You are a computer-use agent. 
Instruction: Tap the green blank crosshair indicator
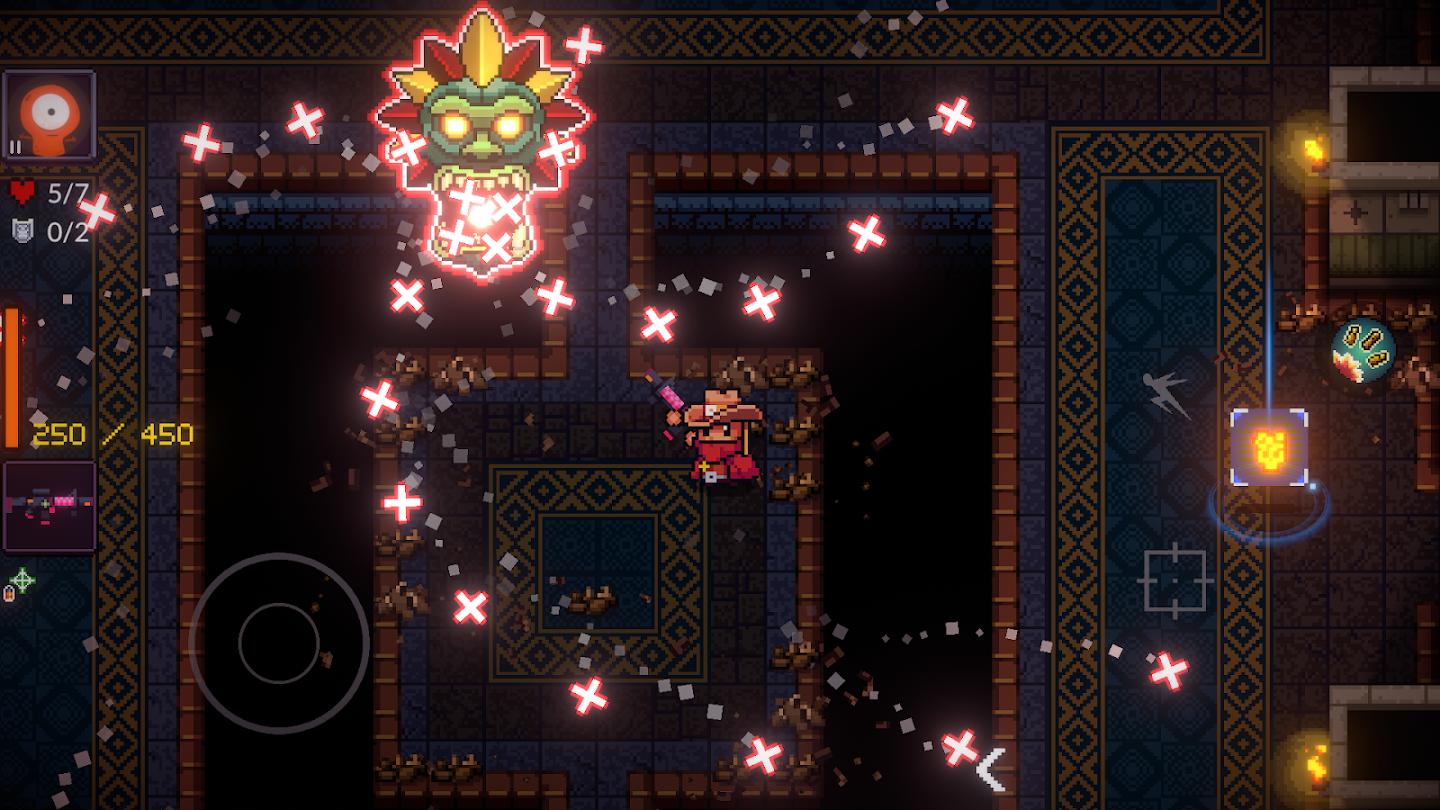click(22, 577)
